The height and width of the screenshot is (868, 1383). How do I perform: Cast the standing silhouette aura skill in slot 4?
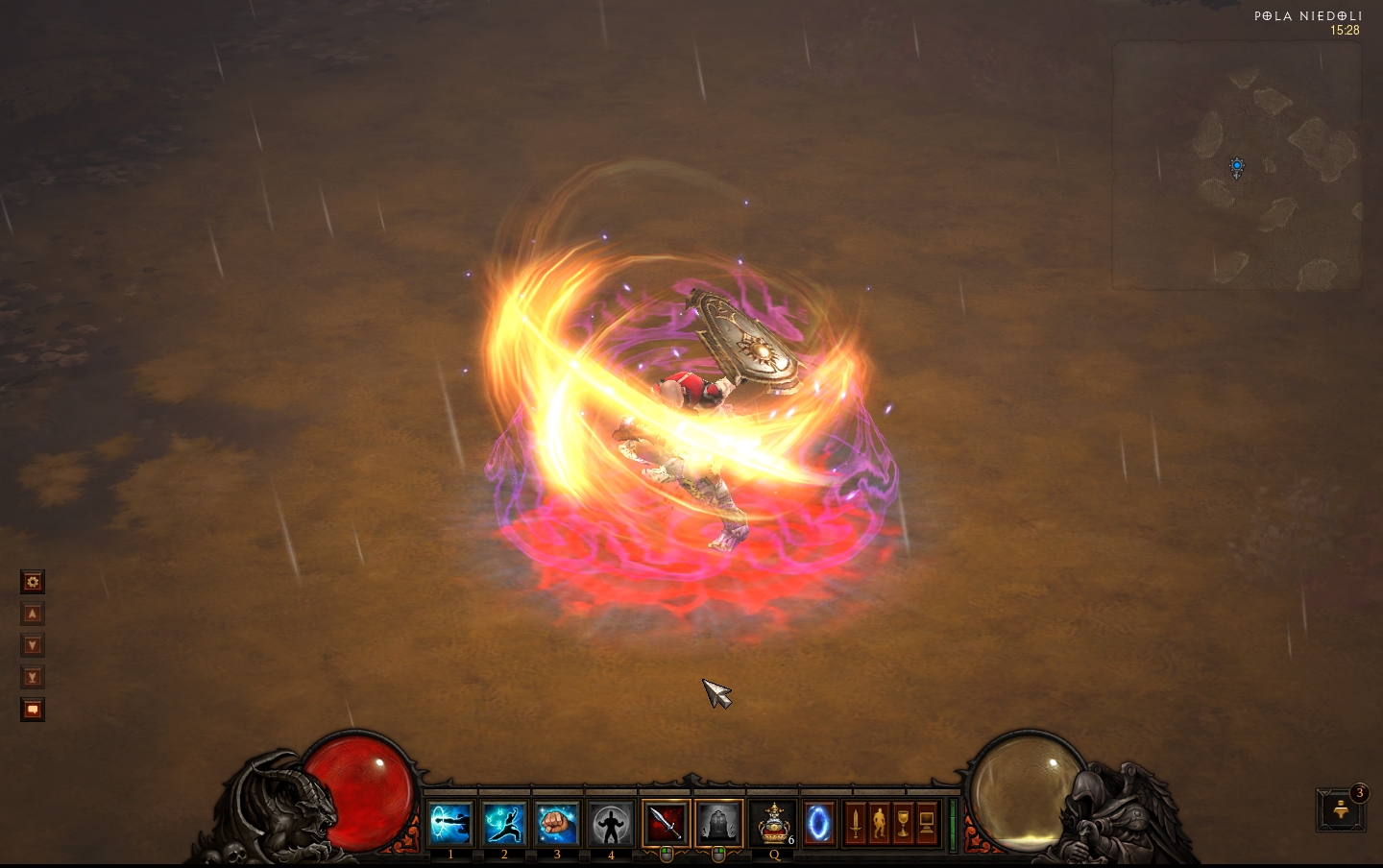pos(611,824)
